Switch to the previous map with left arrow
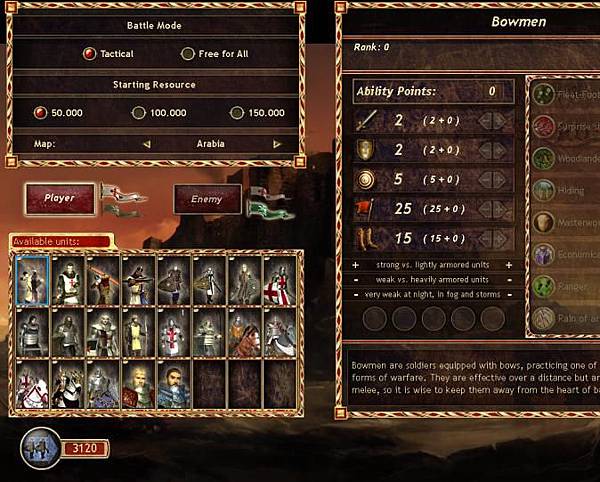600x482 pixels. pos(147,144)
